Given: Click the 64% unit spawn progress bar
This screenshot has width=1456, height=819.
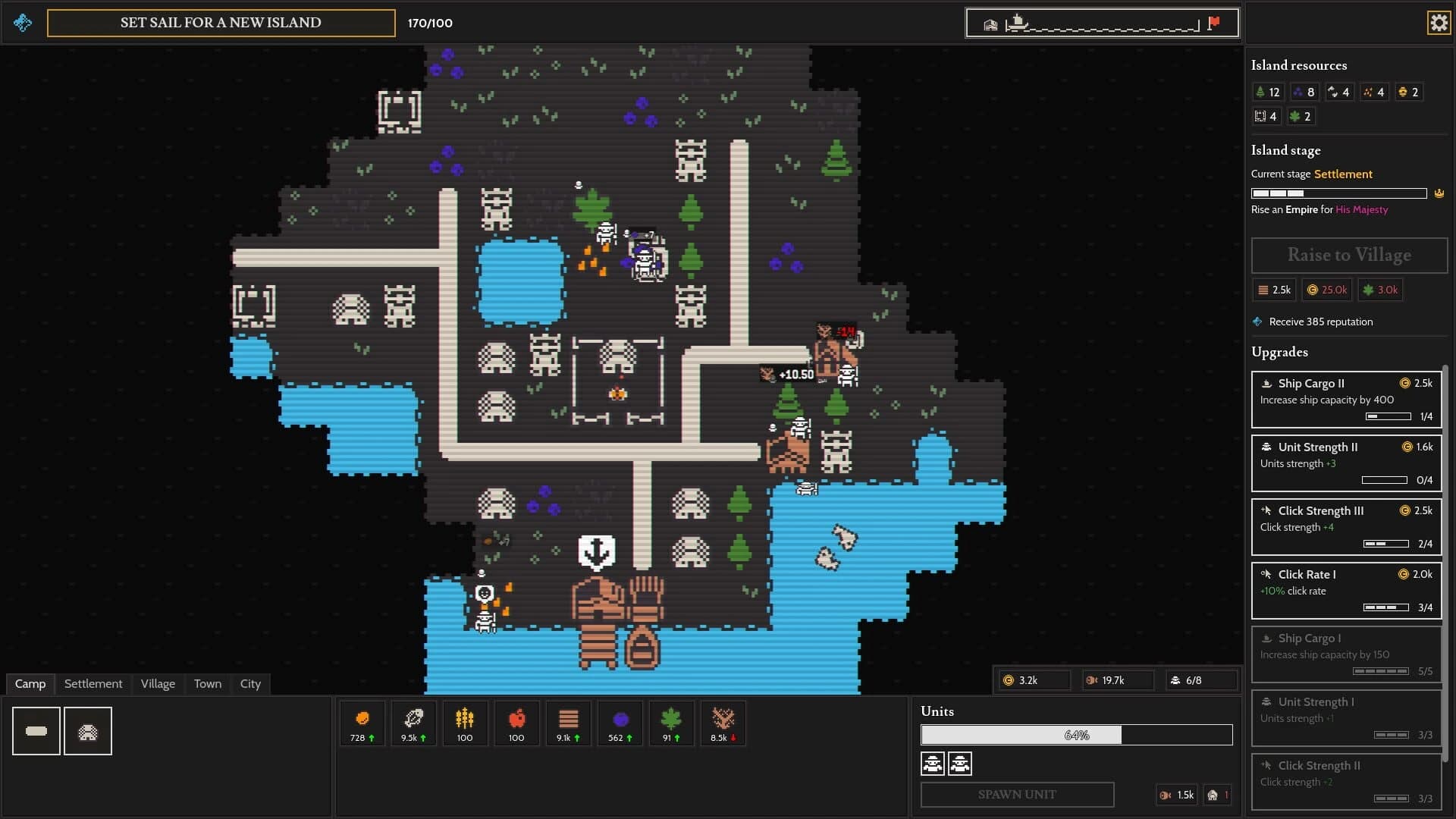Looking at the screenshot, I should point(1077,735).
